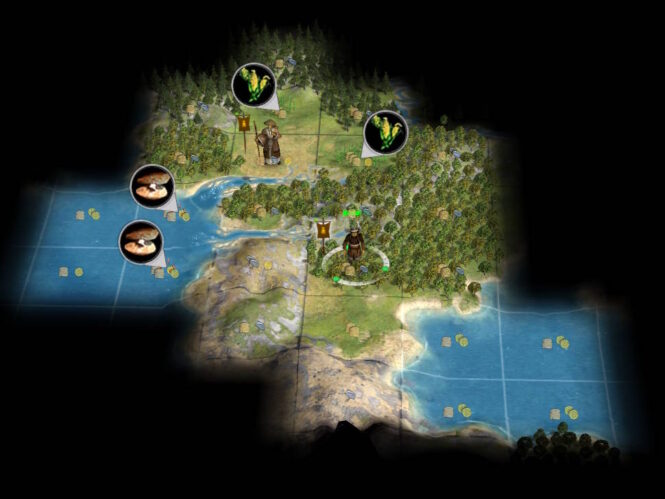Click the corn resource bubble nearest the settler

click(253, 85)
